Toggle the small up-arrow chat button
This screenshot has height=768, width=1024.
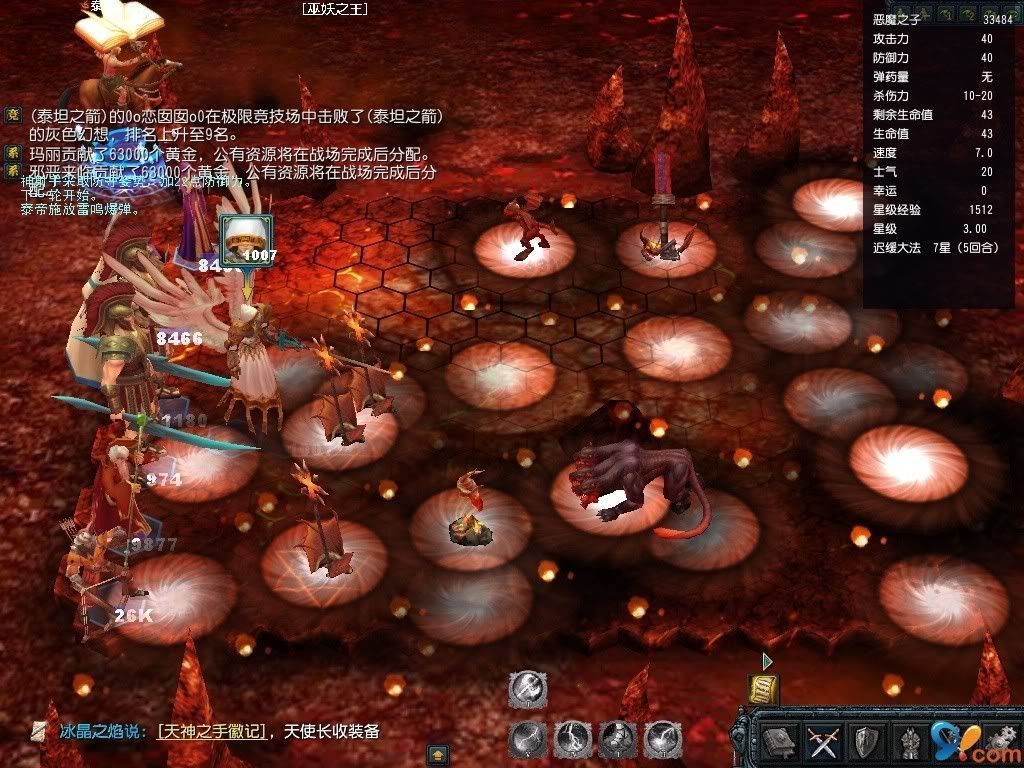[x=437, y=754]
